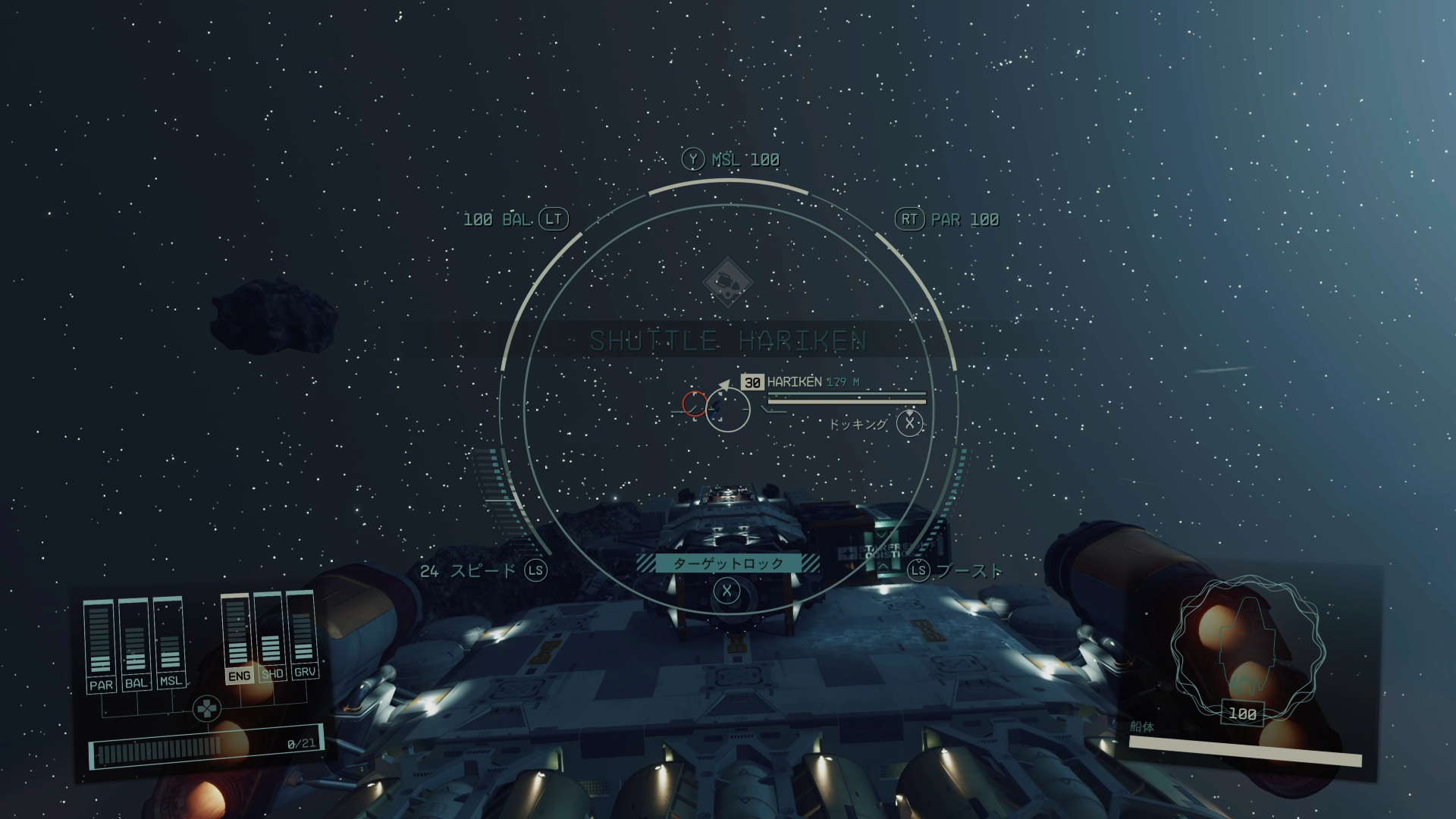This screenshot has width=1456, height=819.
Task: Select the GRV grav drive power column
Action: coord(303,634)
